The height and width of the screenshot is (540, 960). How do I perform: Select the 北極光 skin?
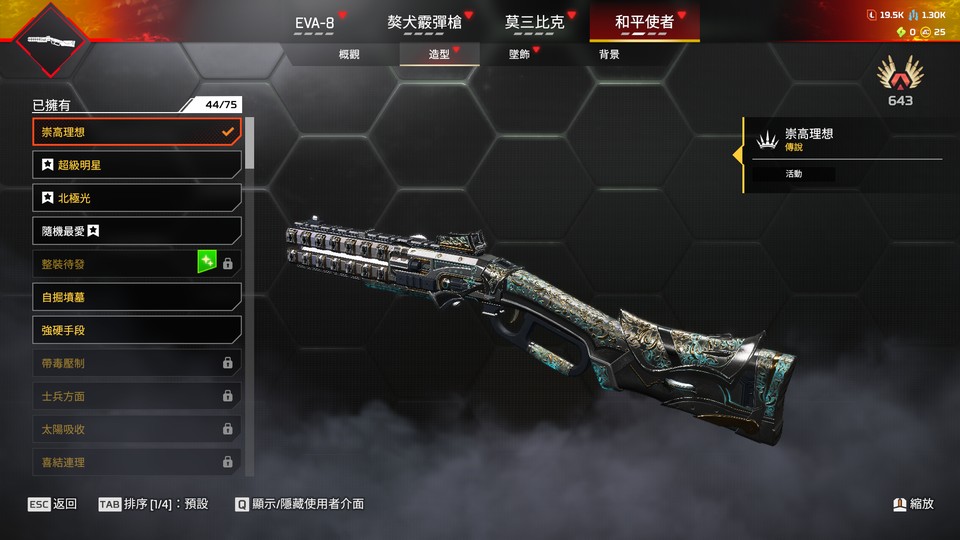coord(137,198)
